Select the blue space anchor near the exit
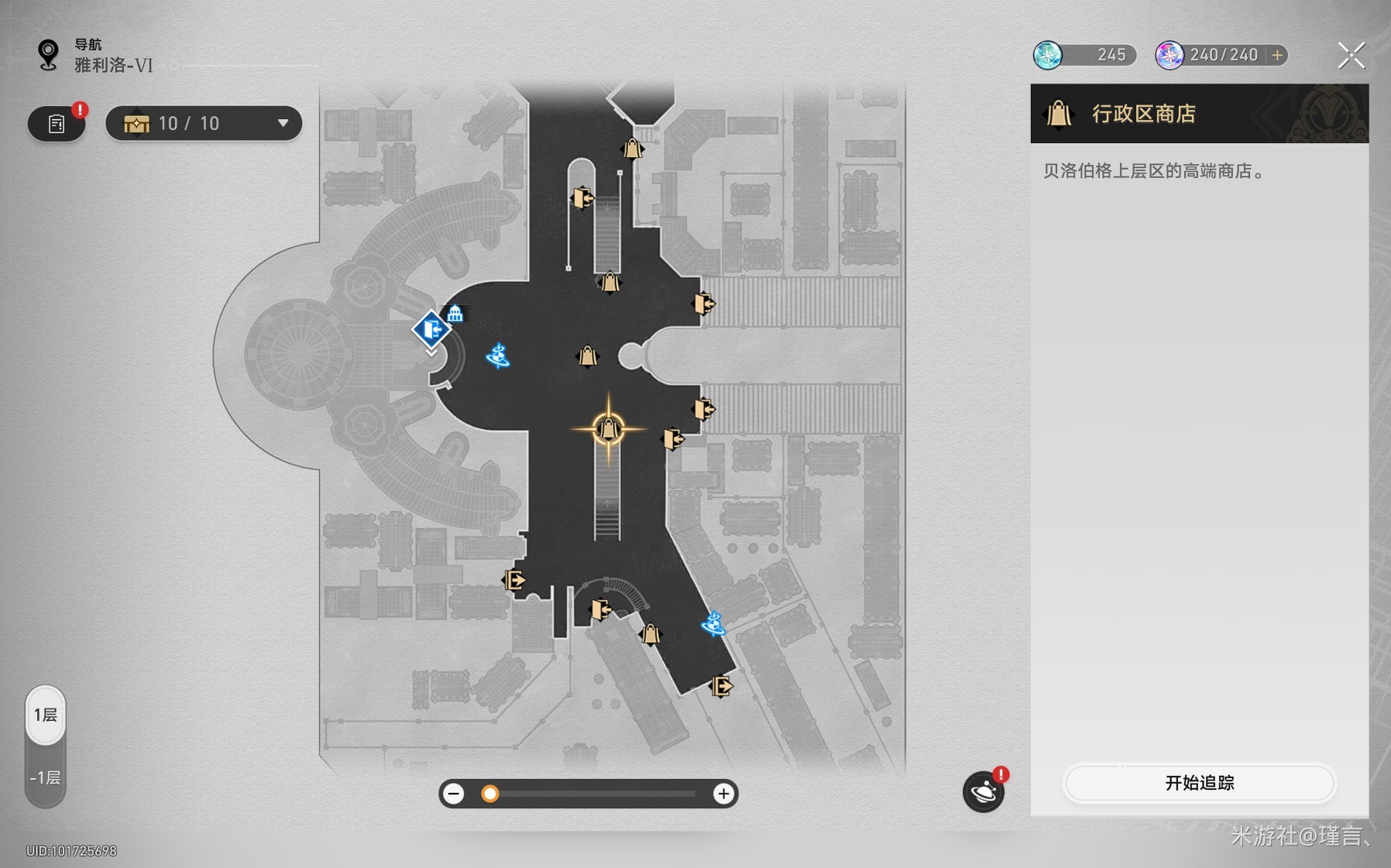1391x868 pixels. click(x=497, y=356)
